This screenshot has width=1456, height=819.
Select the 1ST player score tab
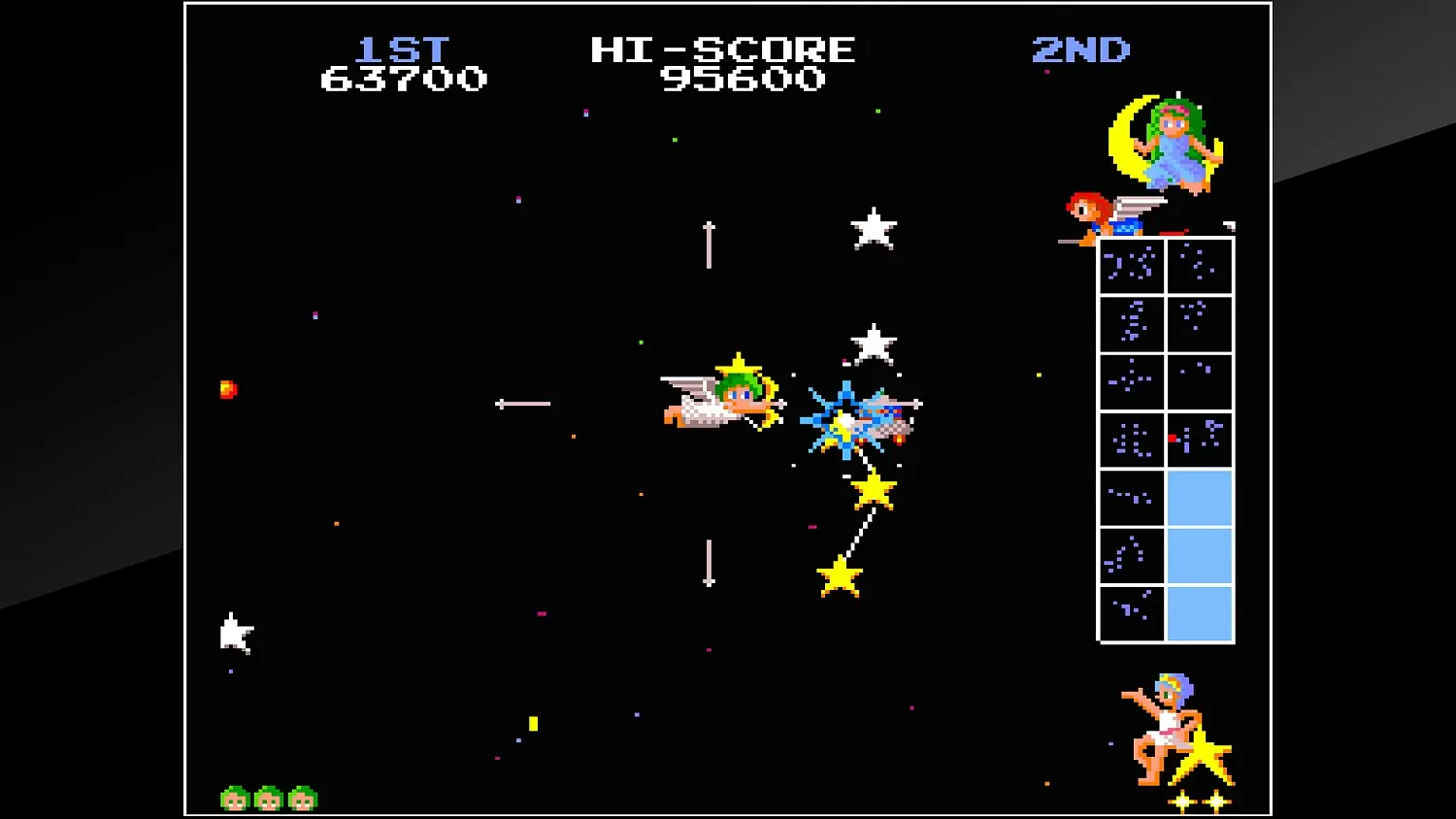[404, 50]
